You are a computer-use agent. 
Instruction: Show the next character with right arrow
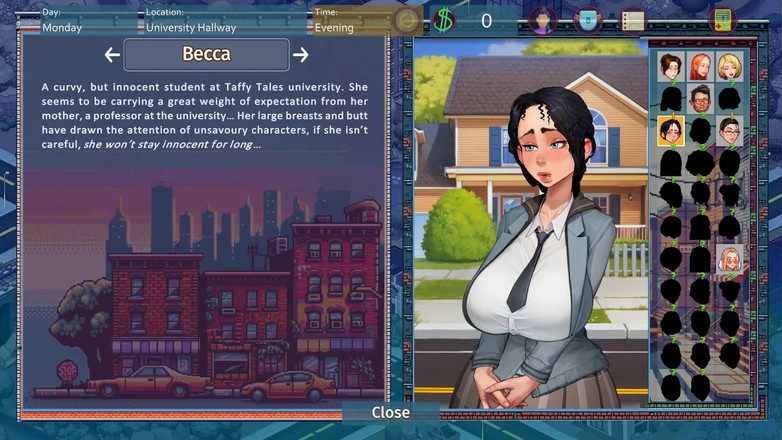[300, 55]
